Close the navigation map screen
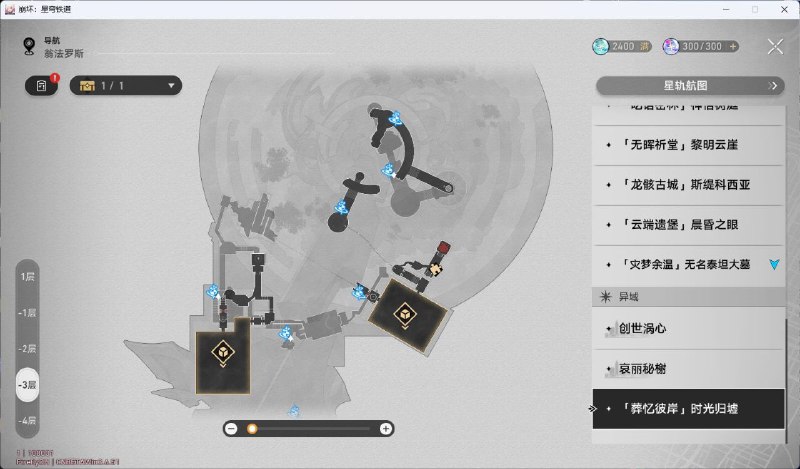Image resolution: width=800 pixels, height=469 pixels. (x=775, y=46)
